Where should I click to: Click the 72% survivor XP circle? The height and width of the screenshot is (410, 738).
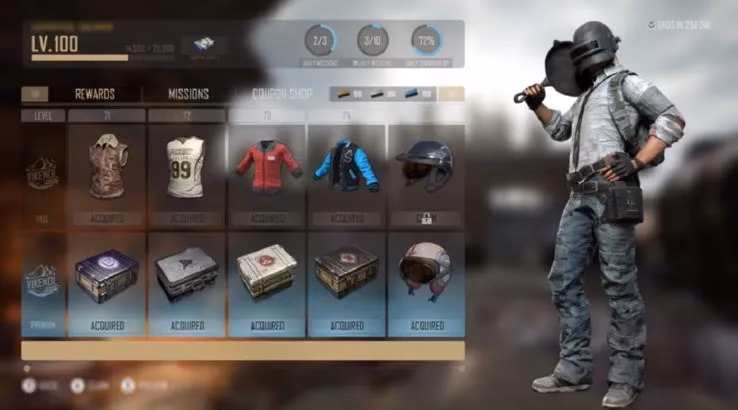pyautogui.click(x=426, y=41)
